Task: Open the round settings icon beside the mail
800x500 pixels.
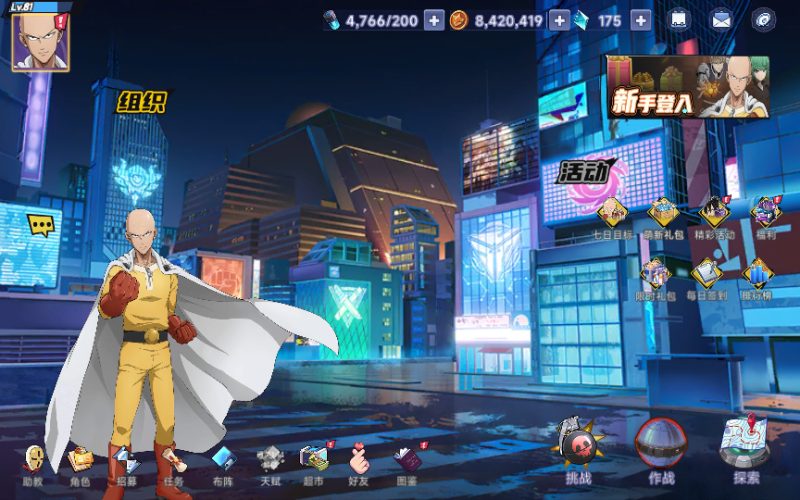Action: (764, 20)
